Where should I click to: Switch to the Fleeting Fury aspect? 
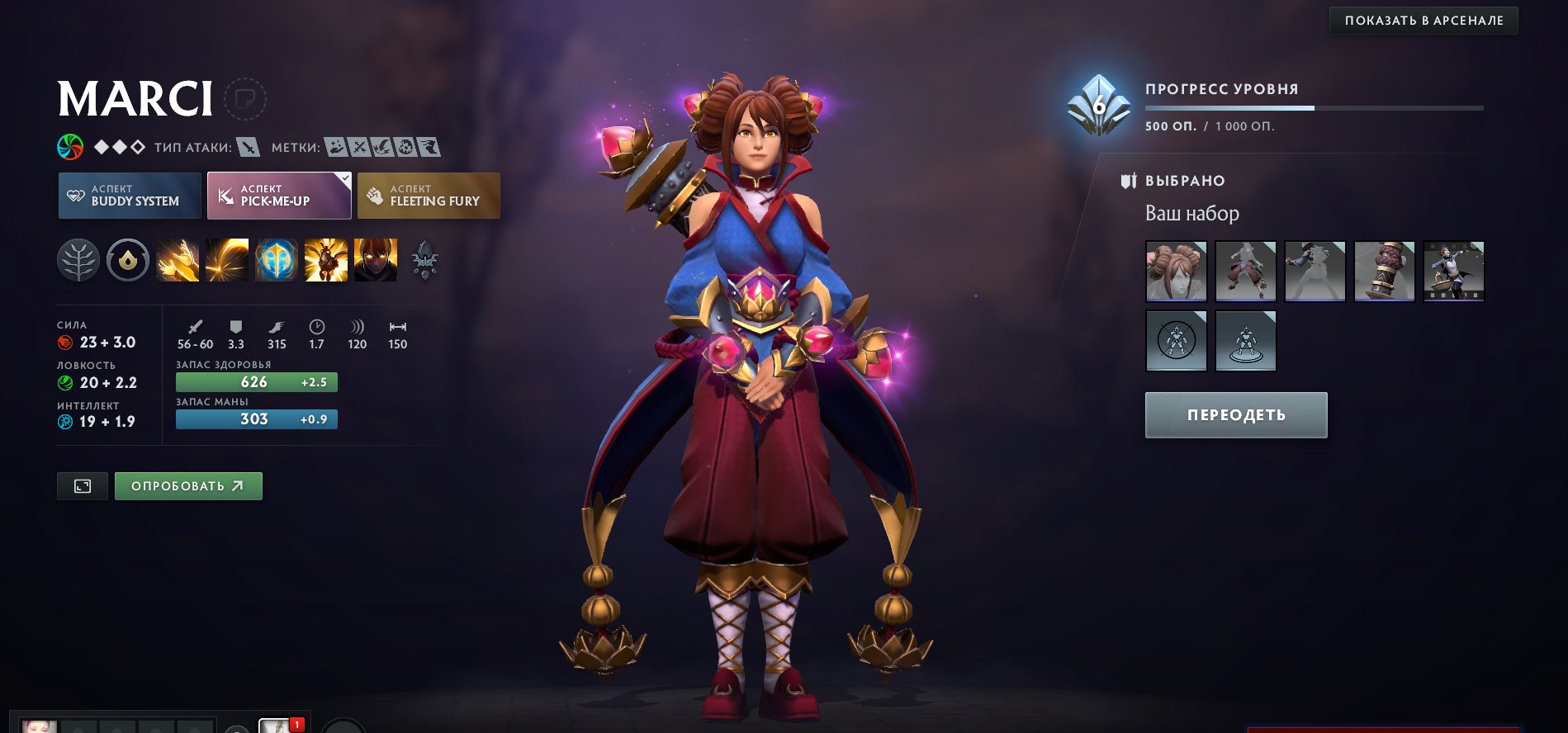tap(429, 196)
